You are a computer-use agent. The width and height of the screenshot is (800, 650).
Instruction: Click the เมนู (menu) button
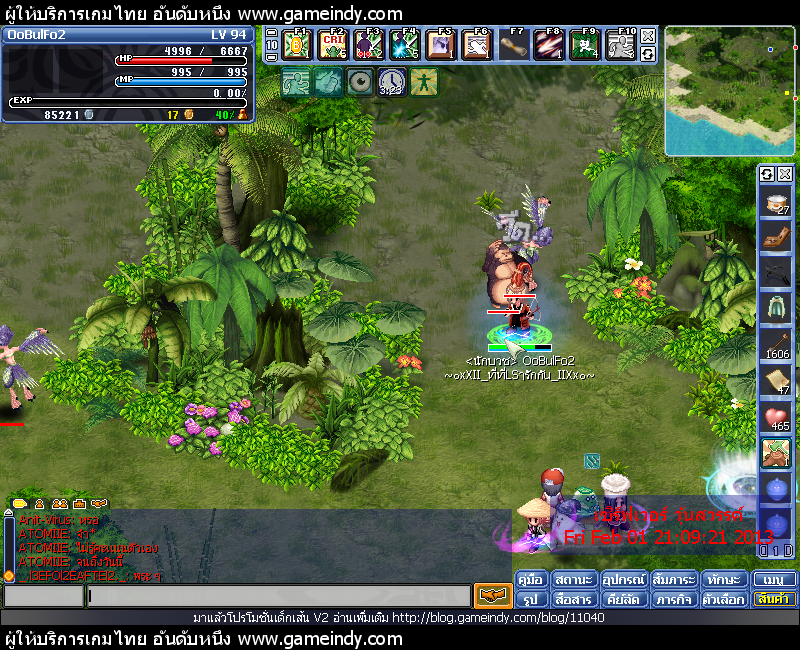774,580
